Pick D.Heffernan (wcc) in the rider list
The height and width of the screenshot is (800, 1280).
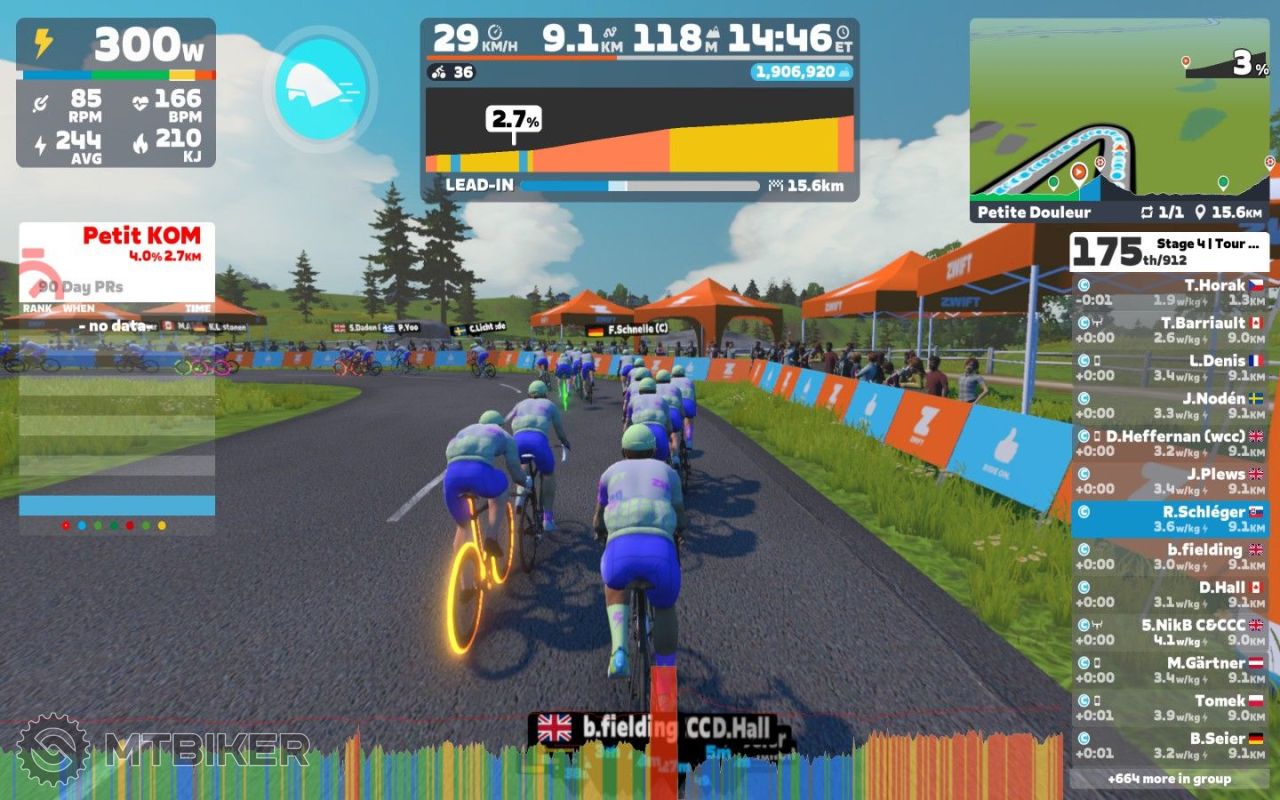[x=1169, y=443]
